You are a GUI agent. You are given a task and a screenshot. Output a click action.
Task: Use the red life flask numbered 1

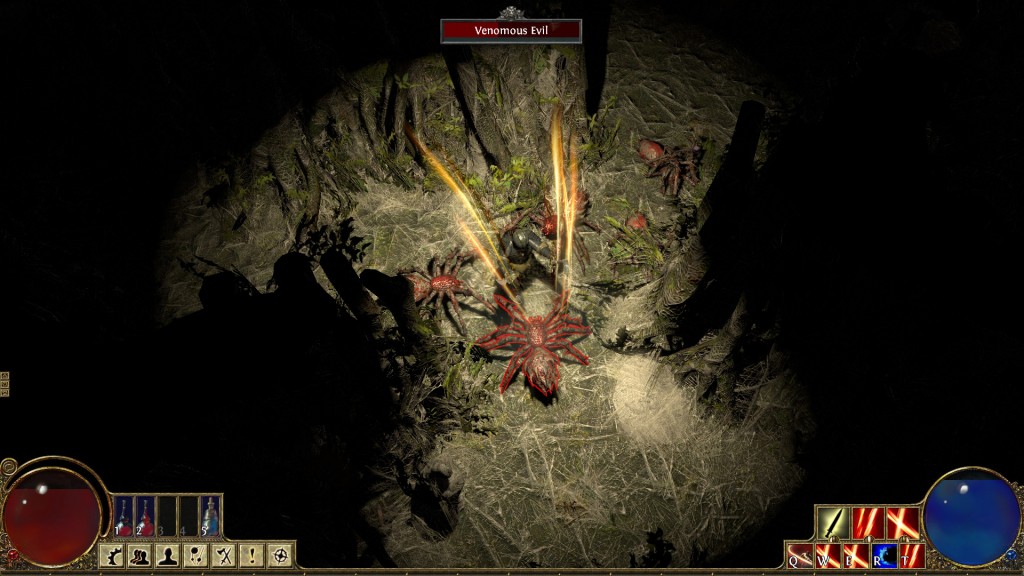123,516
